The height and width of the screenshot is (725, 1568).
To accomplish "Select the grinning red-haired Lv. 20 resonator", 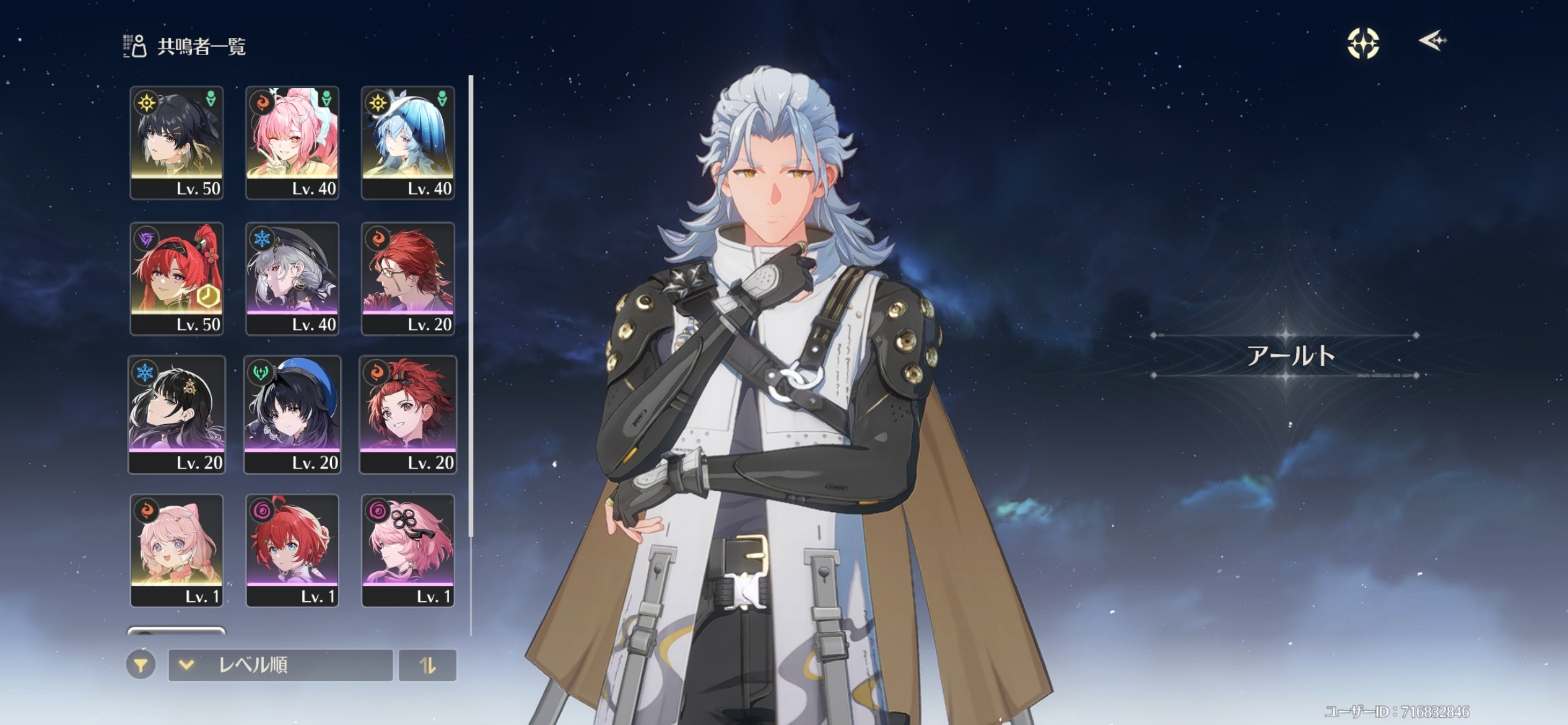I will click(x=408, y=415).
